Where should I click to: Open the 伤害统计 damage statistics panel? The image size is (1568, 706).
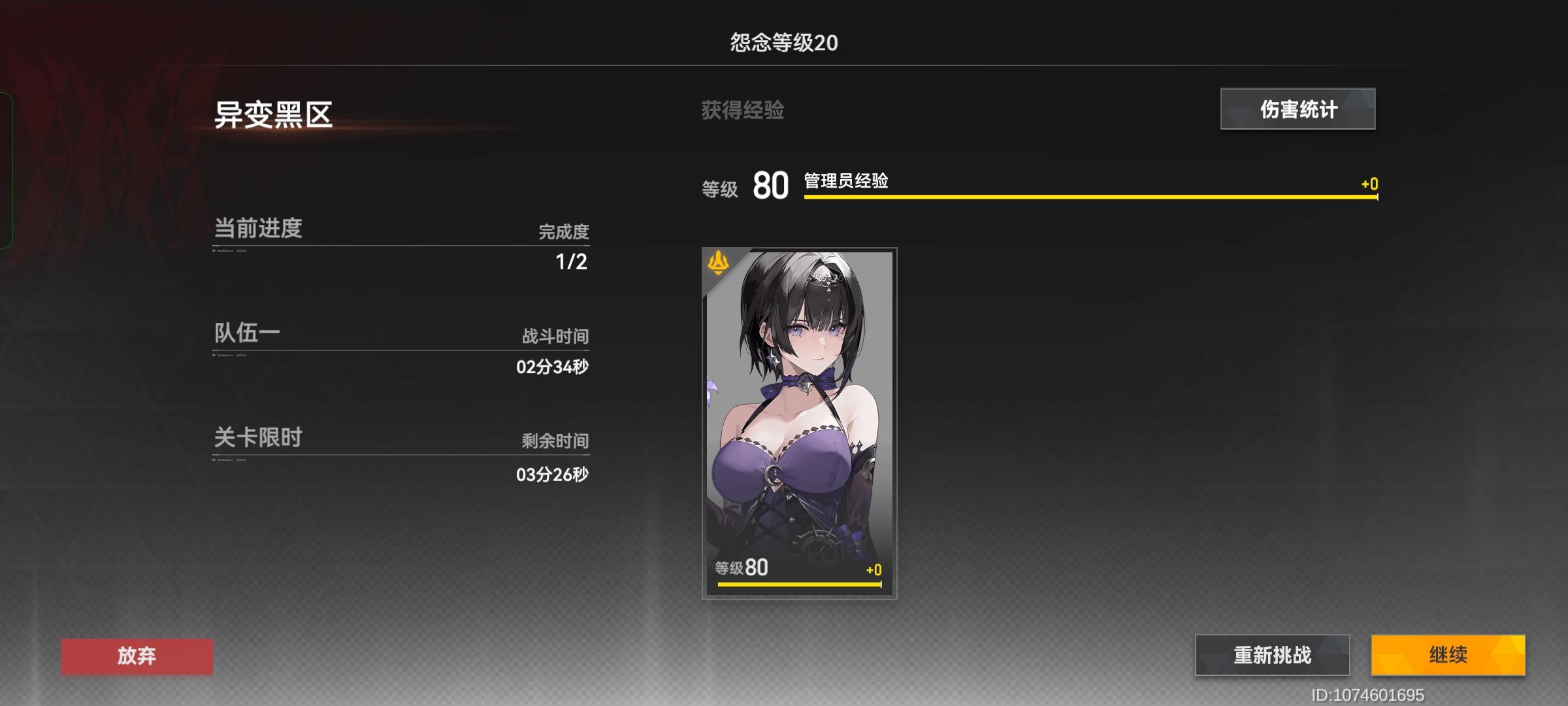[1297, 109]
